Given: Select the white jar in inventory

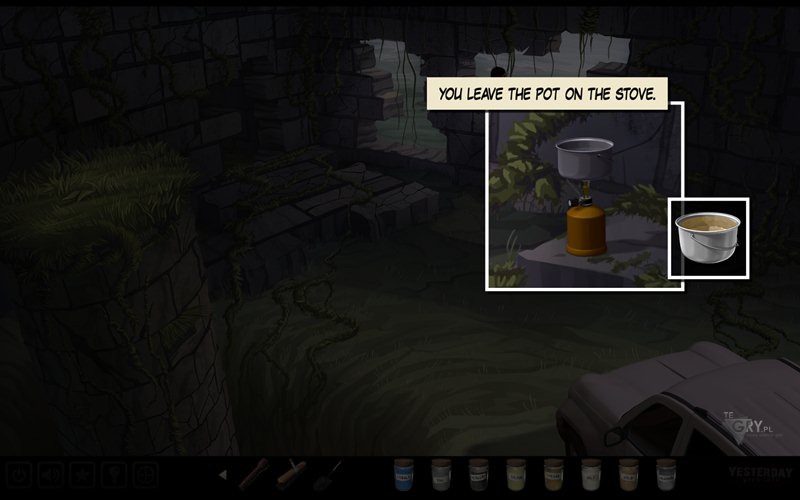Looking at the screenshot, I should [x=591, y=473].
